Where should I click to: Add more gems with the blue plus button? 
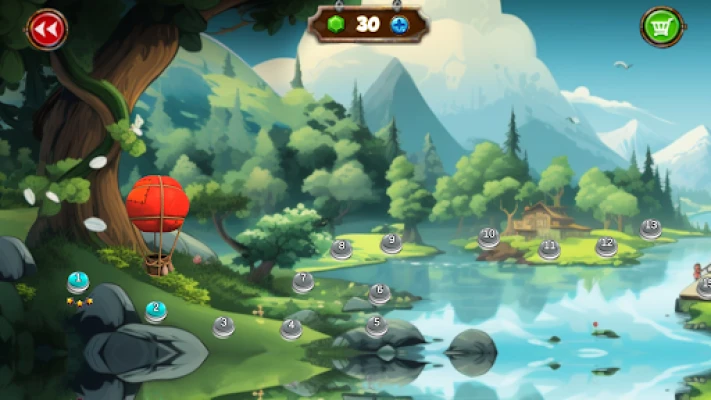click(400, 25)
